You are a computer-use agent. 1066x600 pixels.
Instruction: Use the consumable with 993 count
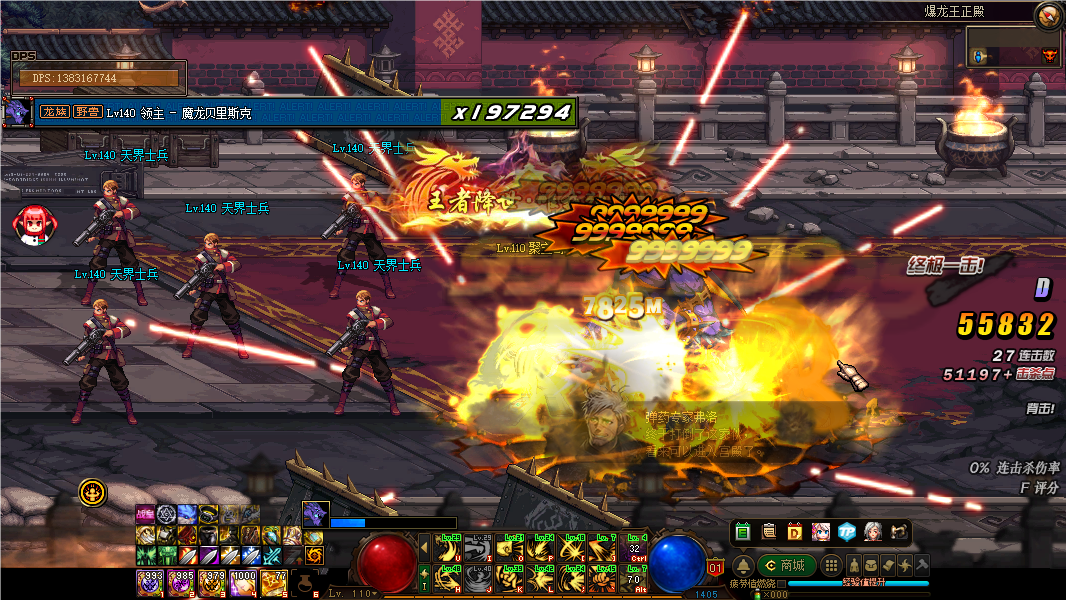click(x=150, y=583)
